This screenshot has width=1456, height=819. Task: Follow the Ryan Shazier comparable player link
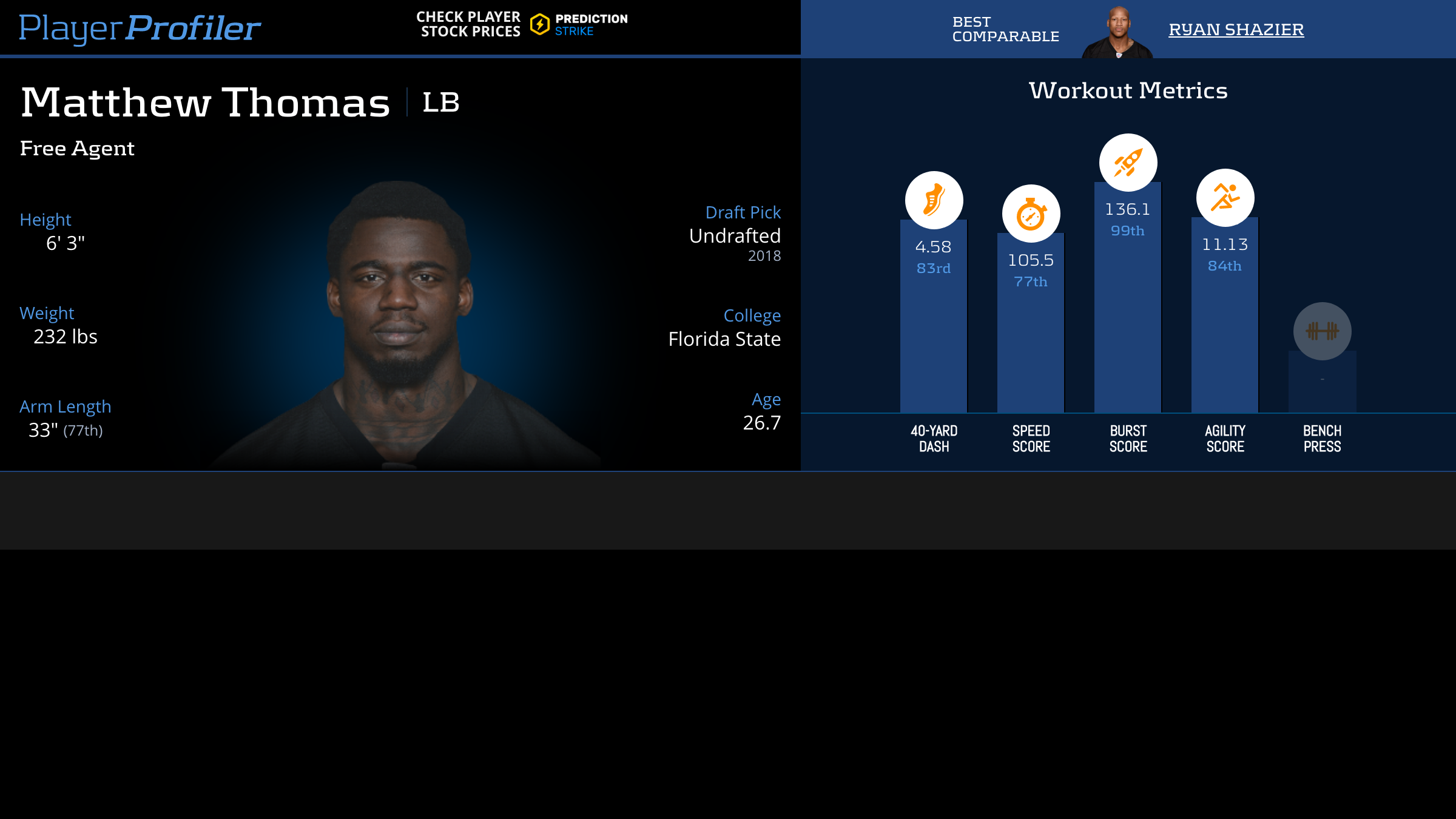click(x=1236, y=29)
